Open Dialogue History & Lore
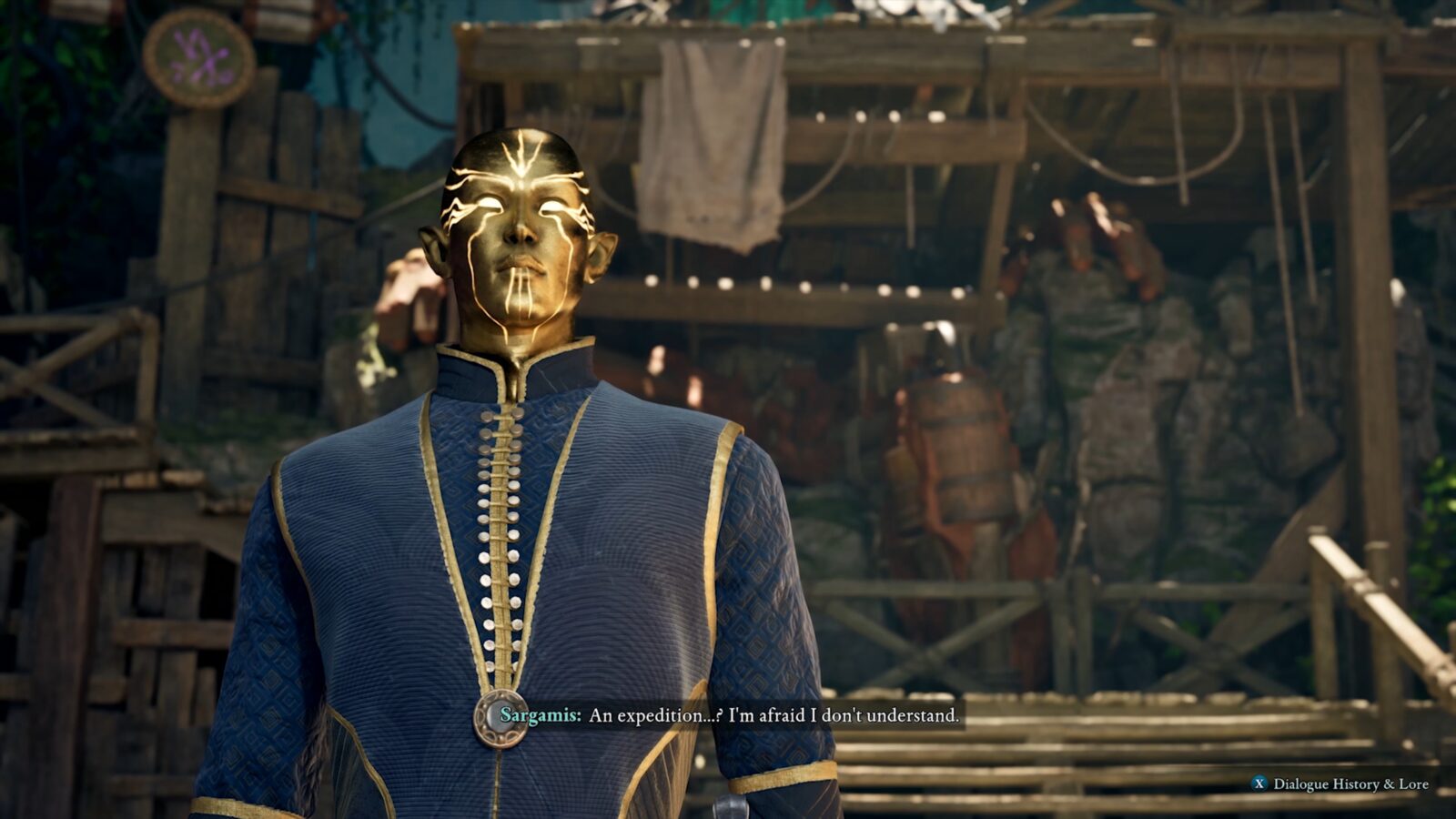Screen dimensions: 1456x819 coord(1340,784)
